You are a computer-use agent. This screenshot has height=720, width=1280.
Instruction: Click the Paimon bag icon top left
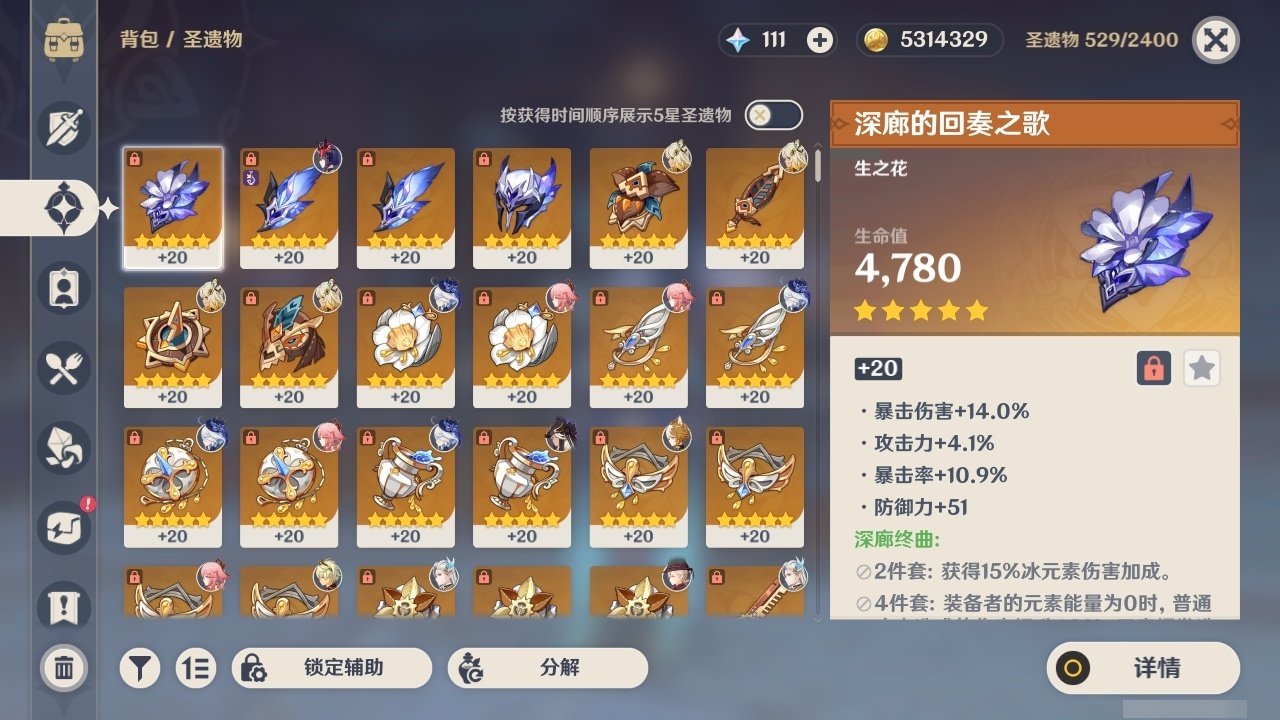pyautogui.click(x=63, y=37)
